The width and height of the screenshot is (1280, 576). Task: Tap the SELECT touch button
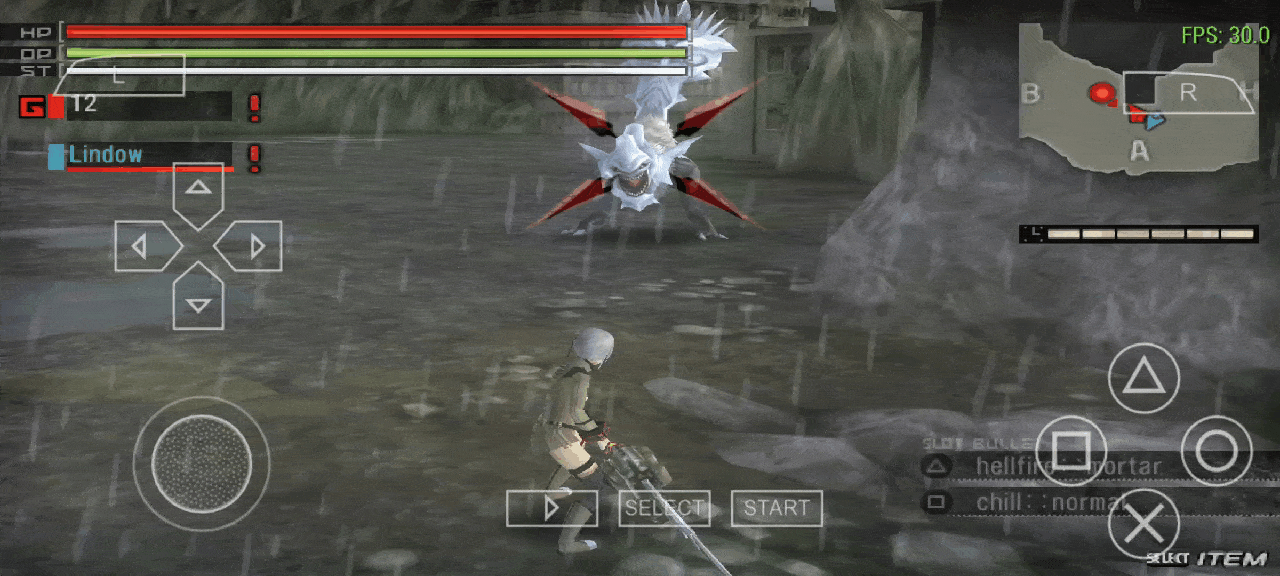pyautogui.click(x=664, y=508)
